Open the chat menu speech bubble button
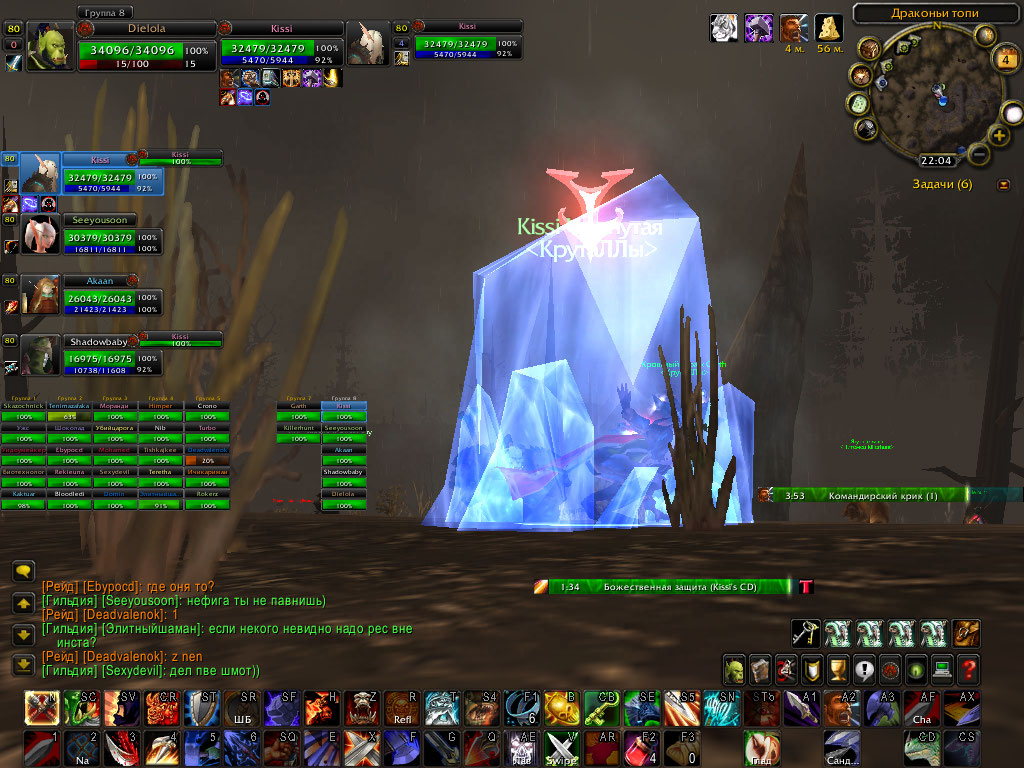Image resolution: width=1024 pixels, height=768 pixels. tap(25, 572)
